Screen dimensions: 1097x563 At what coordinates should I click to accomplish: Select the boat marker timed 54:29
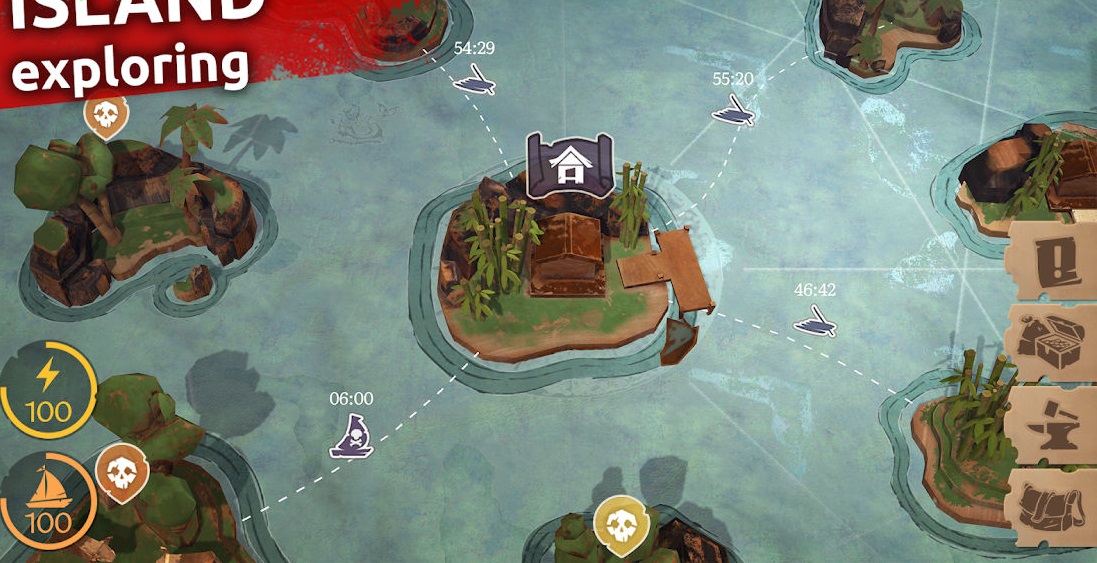[474, 79]
